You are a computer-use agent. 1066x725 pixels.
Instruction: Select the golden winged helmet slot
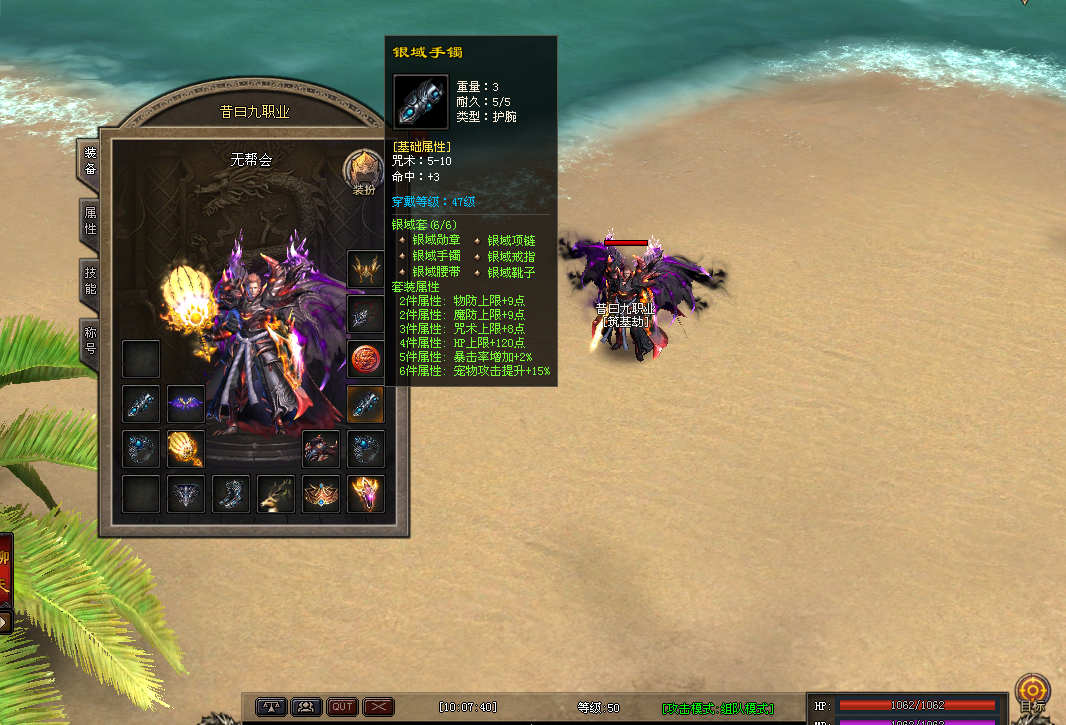[366, 268]
